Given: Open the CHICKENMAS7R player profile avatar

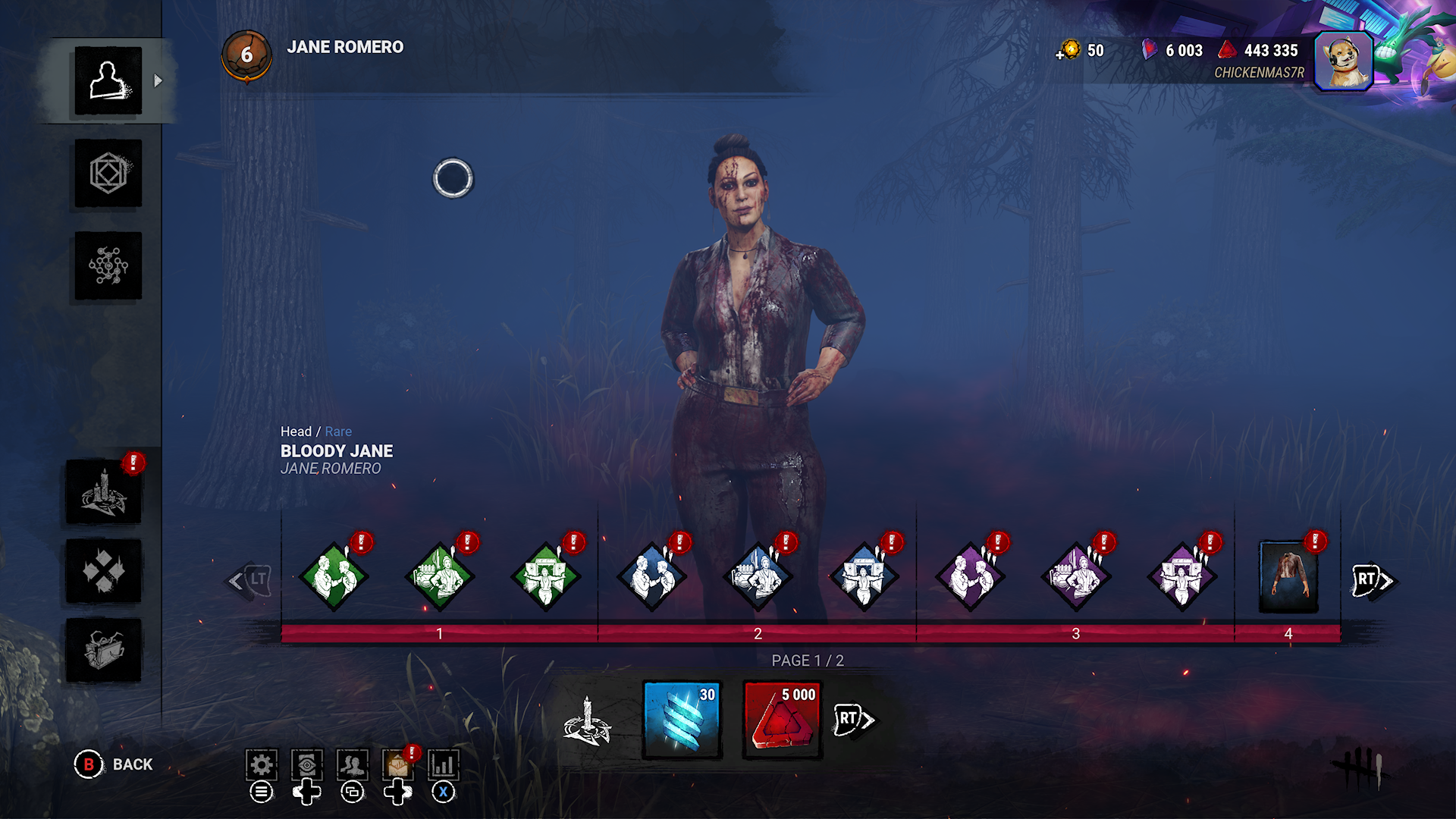Looking at the screenshot, I should tap(1343, 61).
